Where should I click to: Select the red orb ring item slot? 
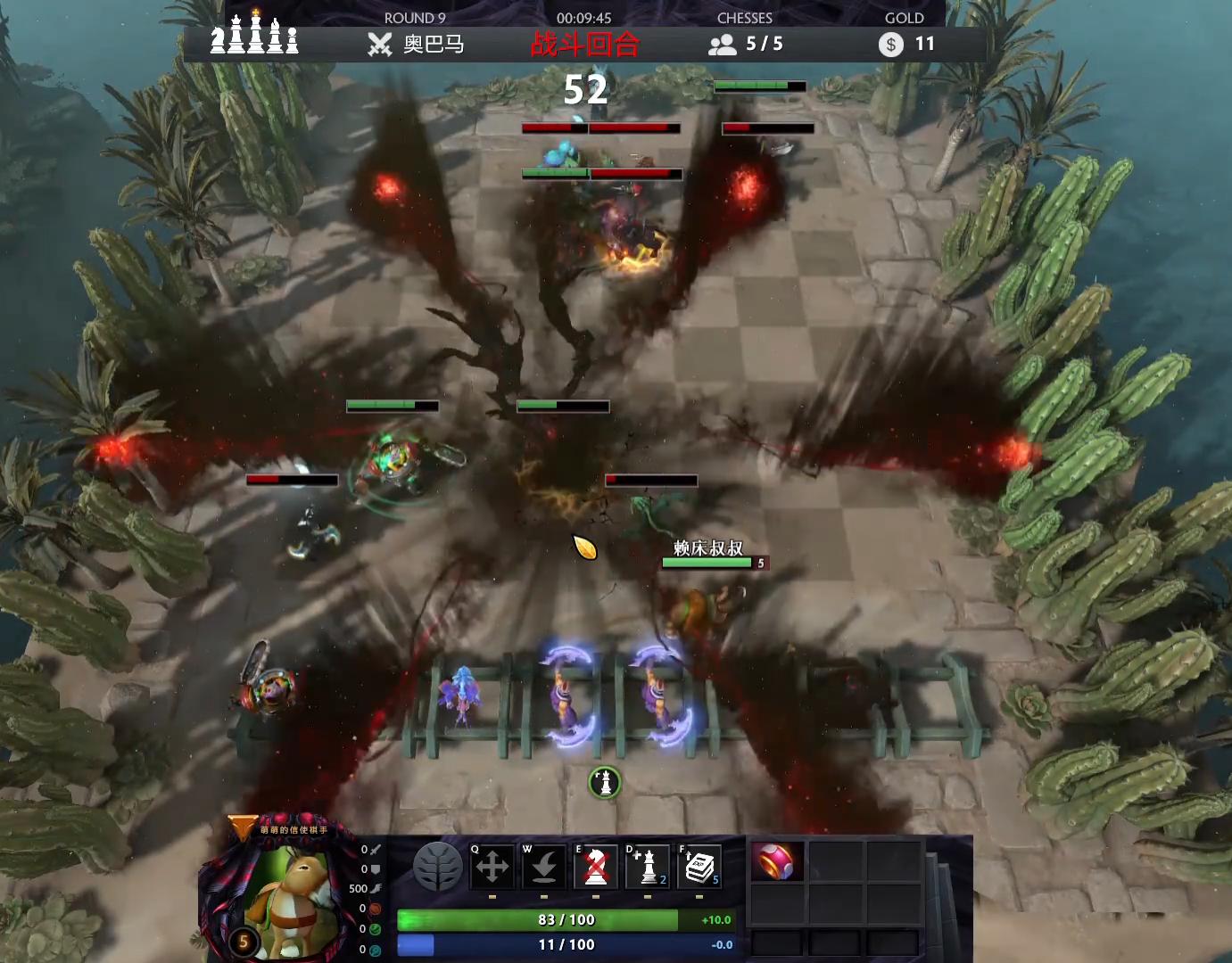(x=776, y=862)
